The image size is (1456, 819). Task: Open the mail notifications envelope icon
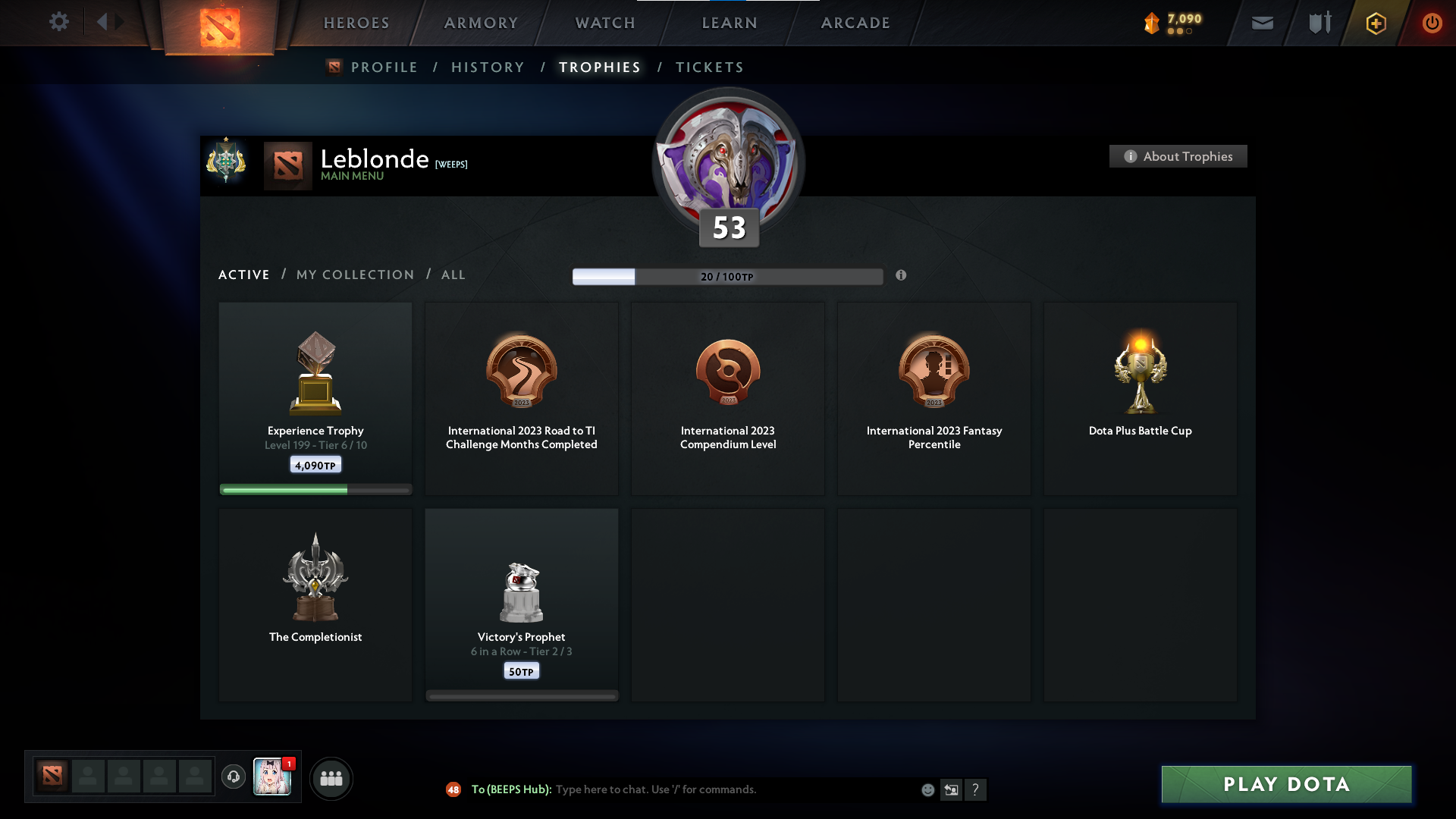pyautogui.click(x=1263, y=23)
